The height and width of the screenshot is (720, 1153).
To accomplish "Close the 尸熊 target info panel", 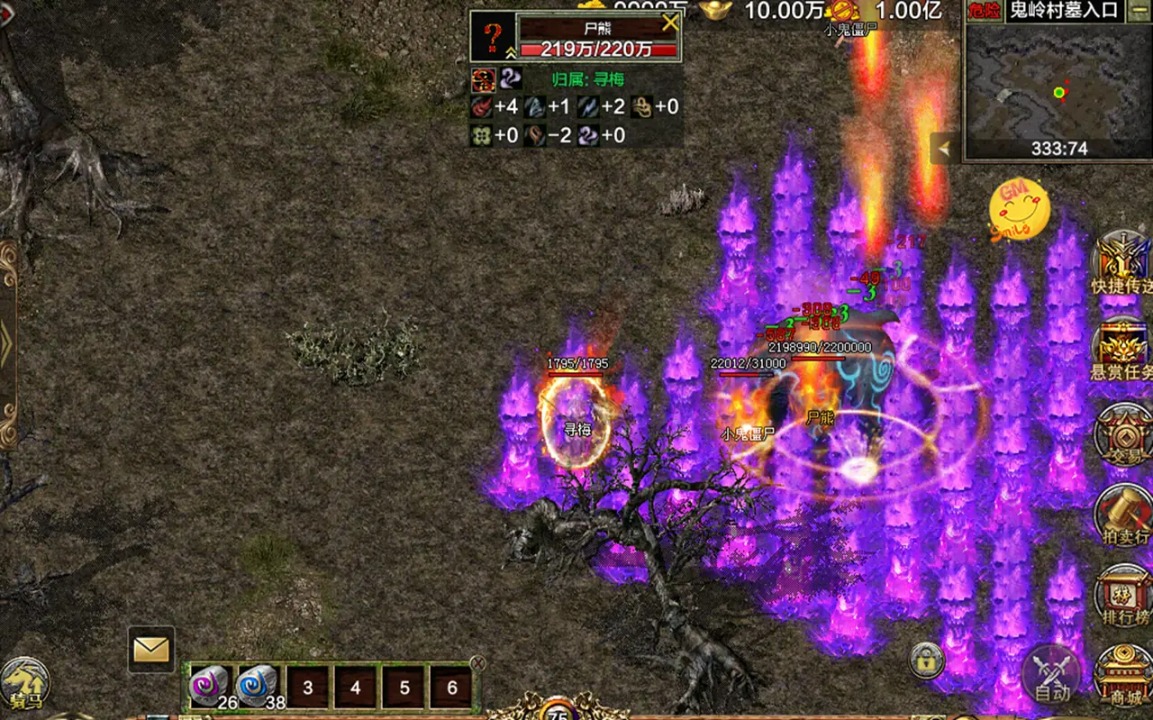I will [669, 23].
